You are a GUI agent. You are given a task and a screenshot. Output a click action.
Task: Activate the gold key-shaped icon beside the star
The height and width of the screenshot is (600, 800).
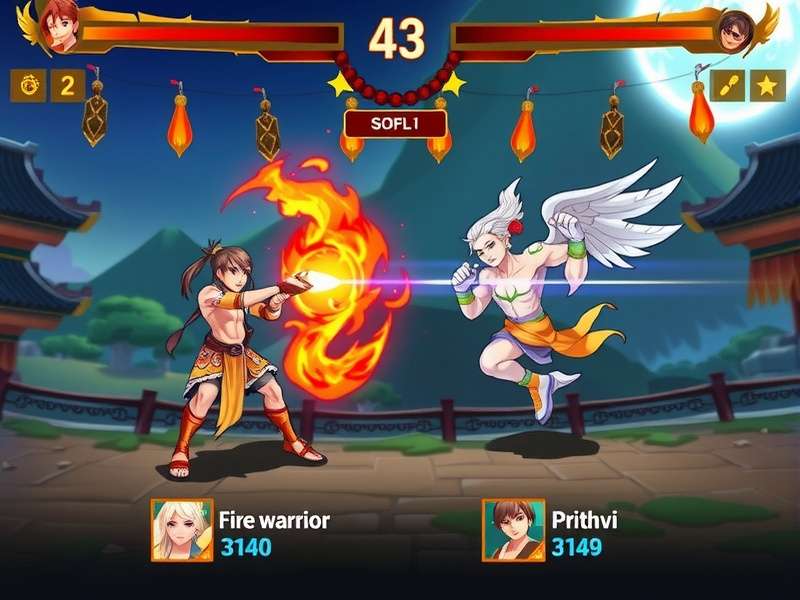pos(728,86)
